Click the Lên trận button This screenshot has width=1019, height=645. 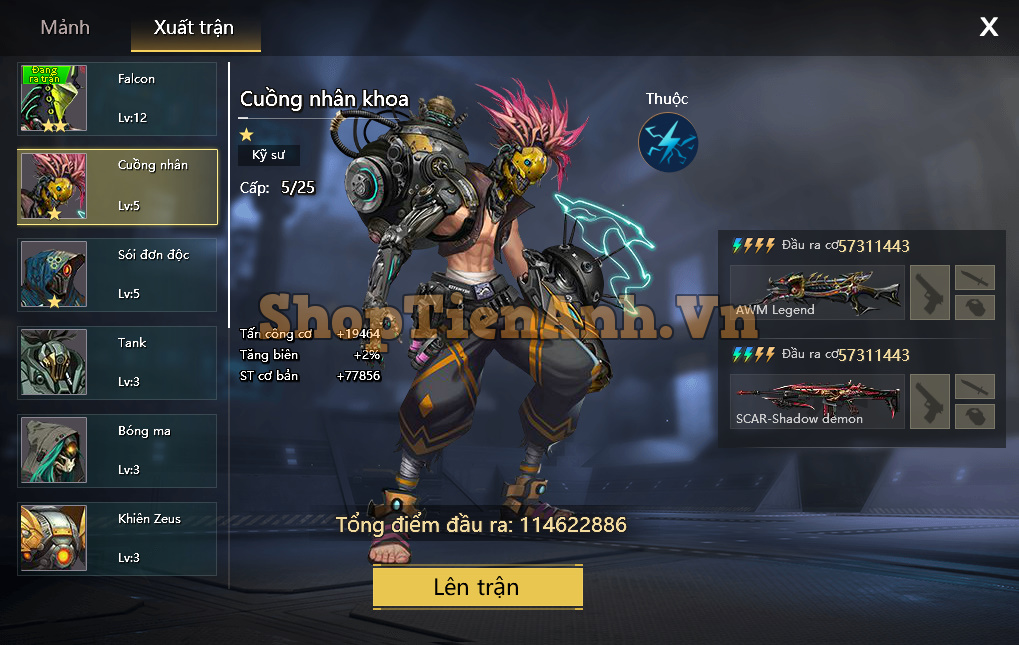click(477, 587)
